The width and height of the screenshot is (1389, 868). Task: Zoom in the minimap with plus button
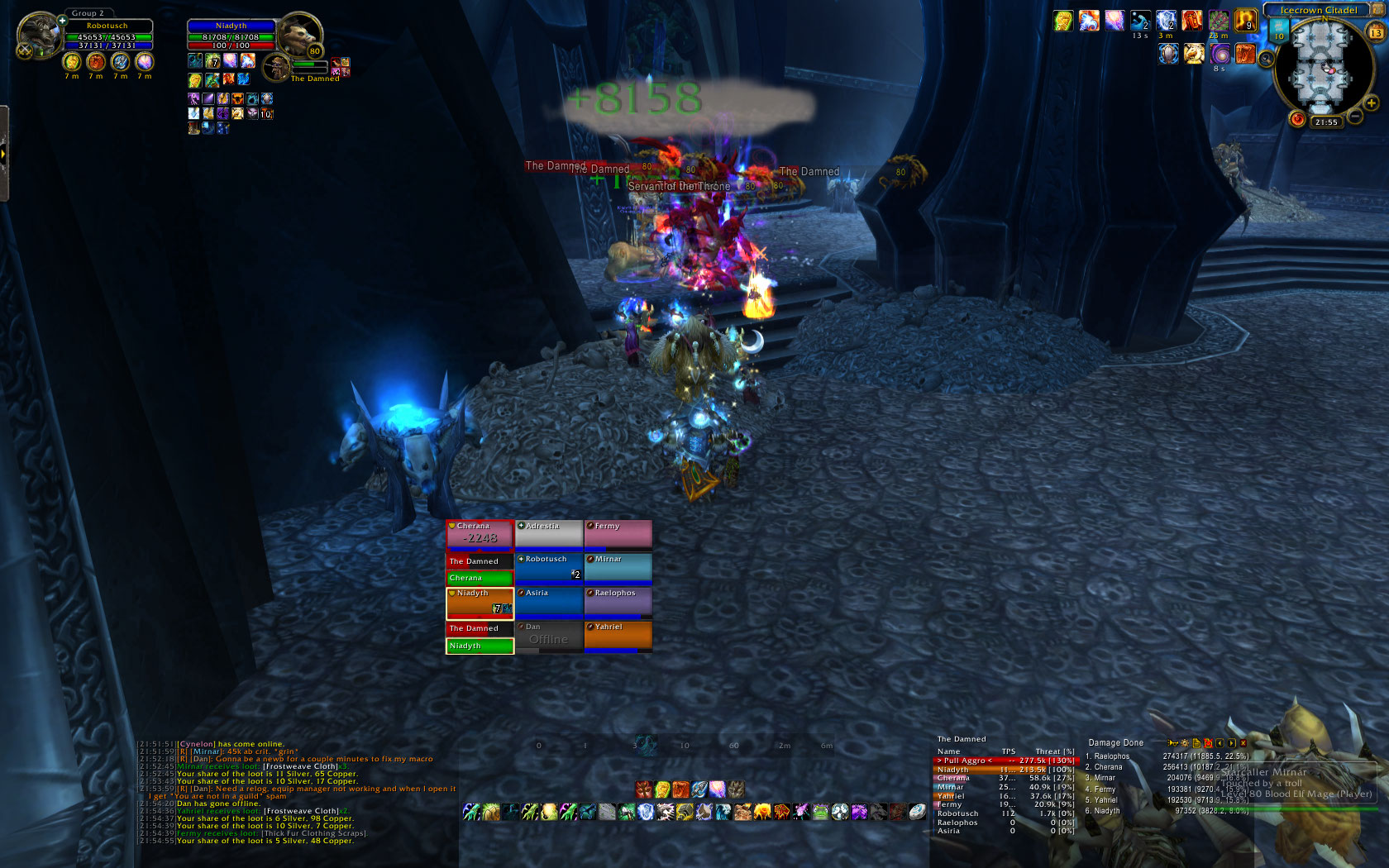(1372, 103)
